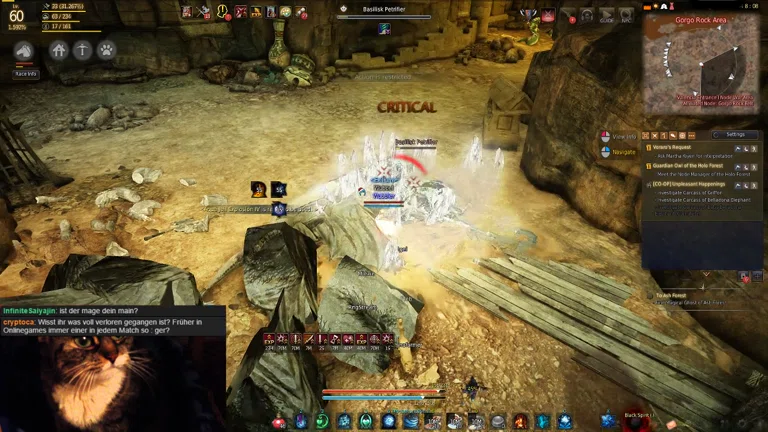Select the house residence icon
The image size is (768, 432).
tap(59, 50)
